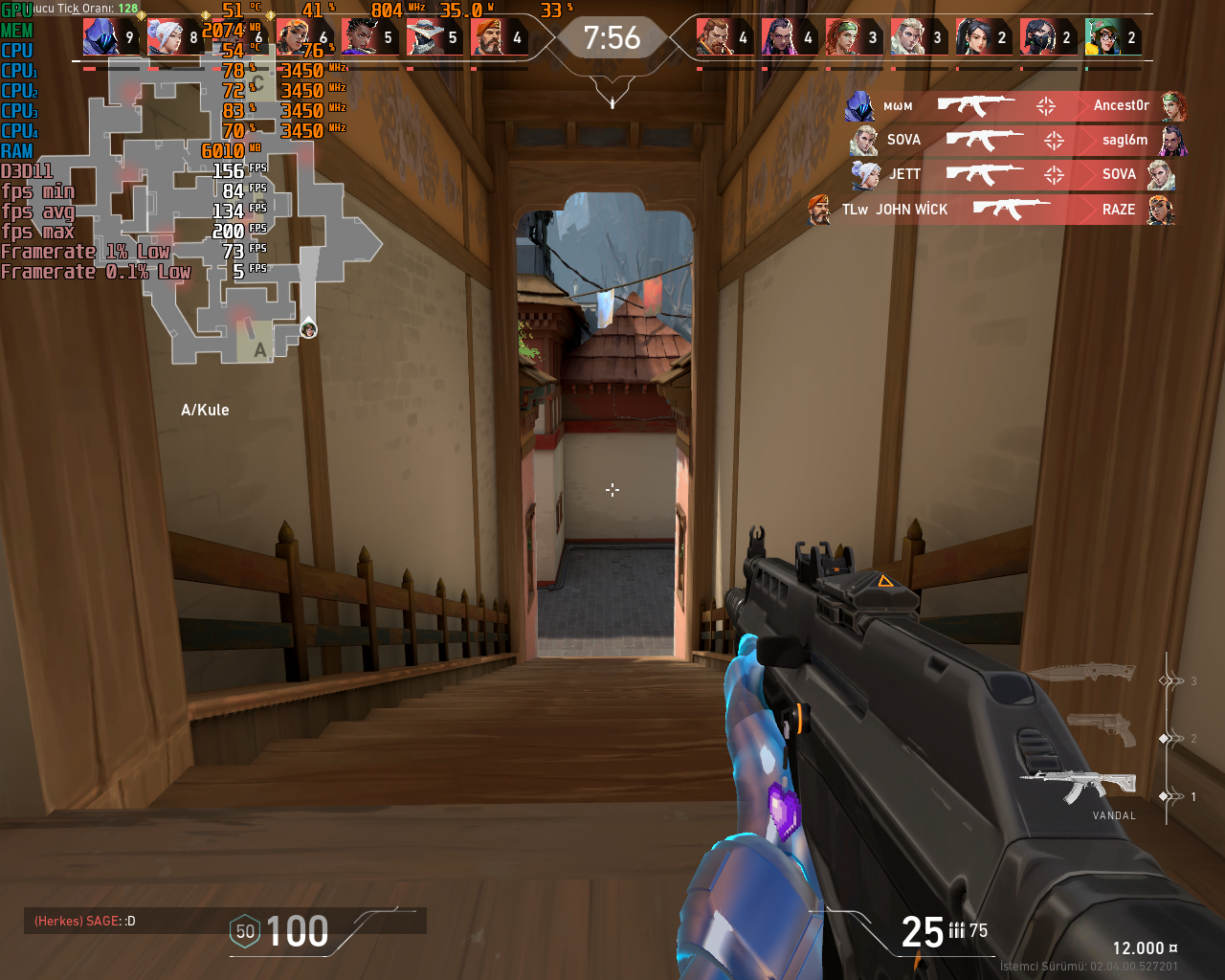Choose the Killjoy portrait in the top bar
The width and height of the screenshot is (1225, 980).
point(1102,37)
